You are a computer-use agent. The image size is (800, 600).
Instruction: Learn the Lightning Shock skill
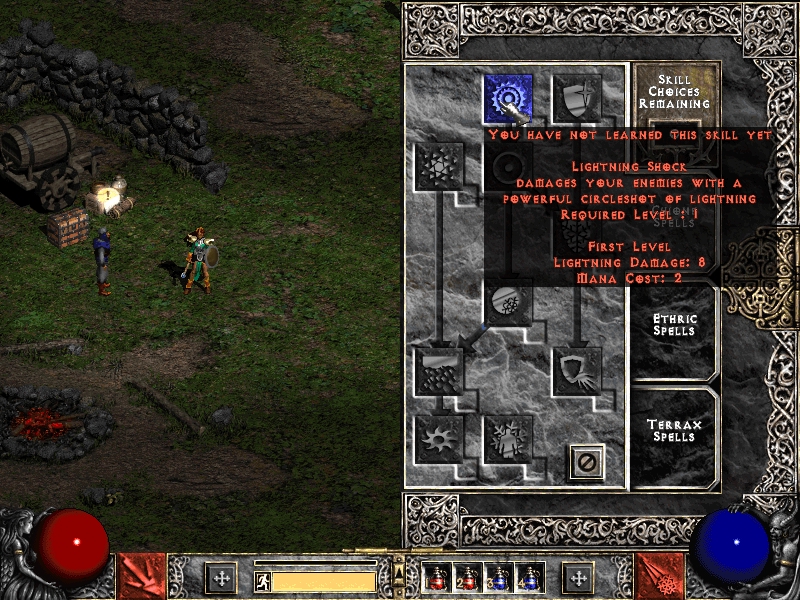click(508, 99)
